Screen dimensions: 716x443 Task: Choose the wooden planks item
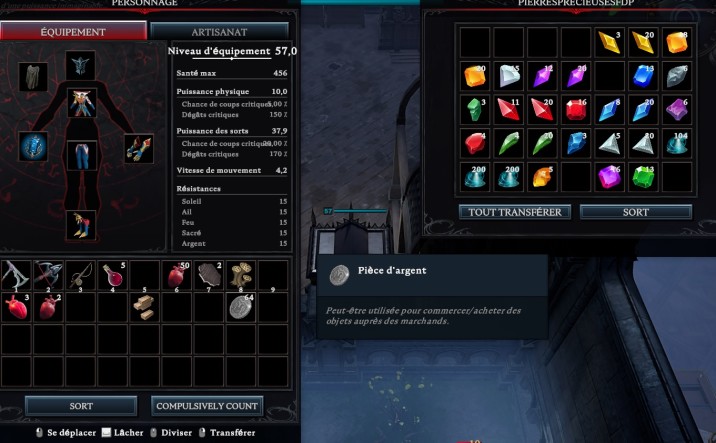click(144, 307)
